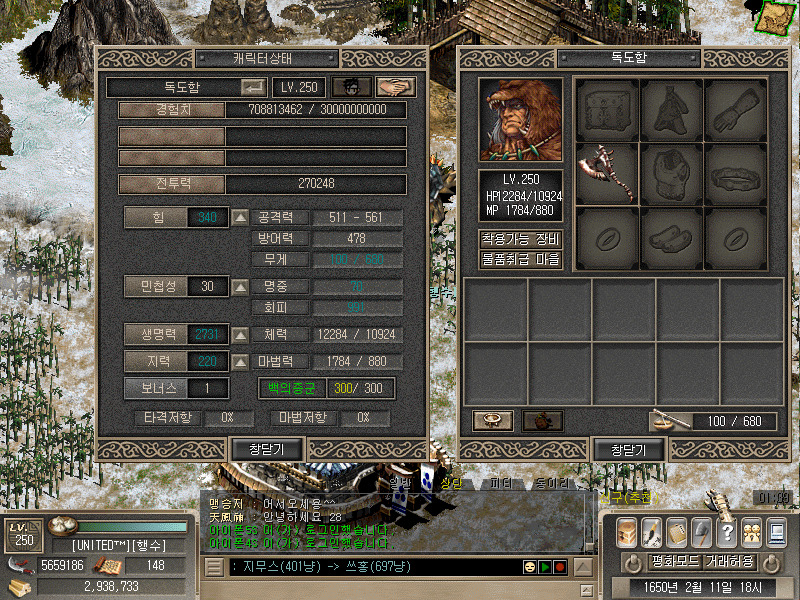Close the character status window
The height and width of the screenshot is (600, 800).
[x=266, y=449]
